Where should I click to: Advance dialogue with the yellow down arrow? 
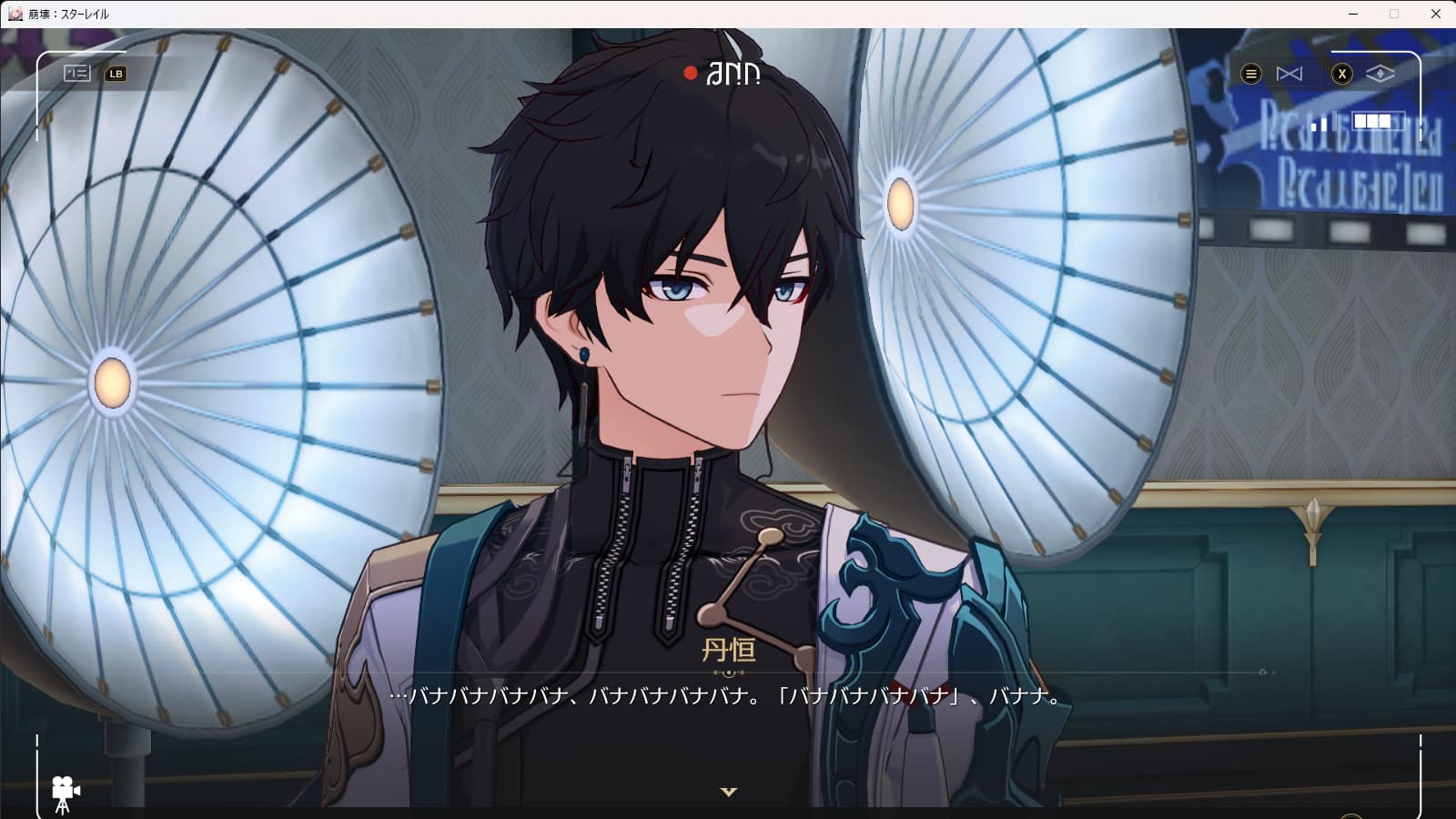tap(728, 792)
